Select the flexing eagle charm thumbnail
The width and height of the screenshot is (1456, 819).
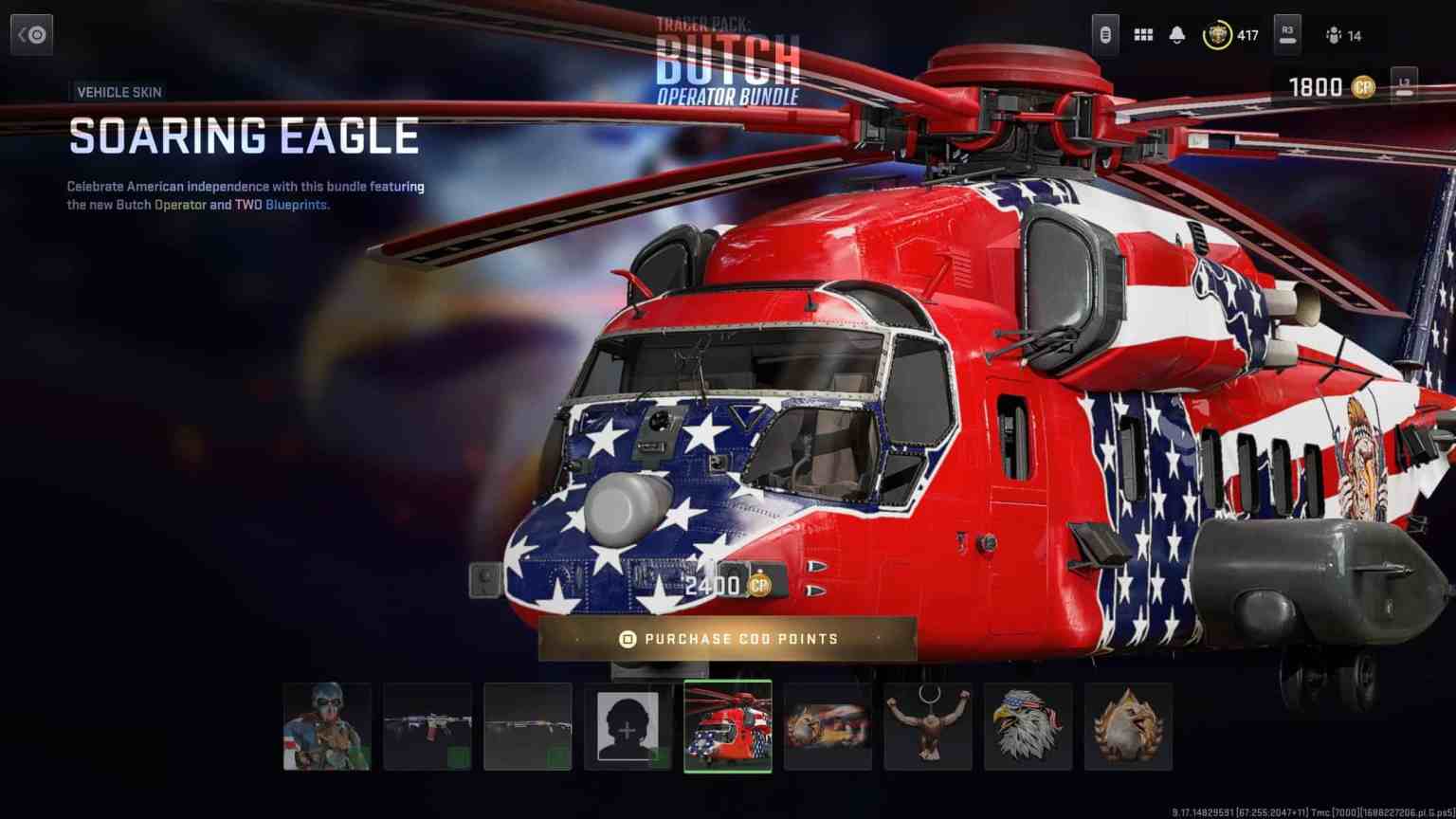click(x=928, y=727)
